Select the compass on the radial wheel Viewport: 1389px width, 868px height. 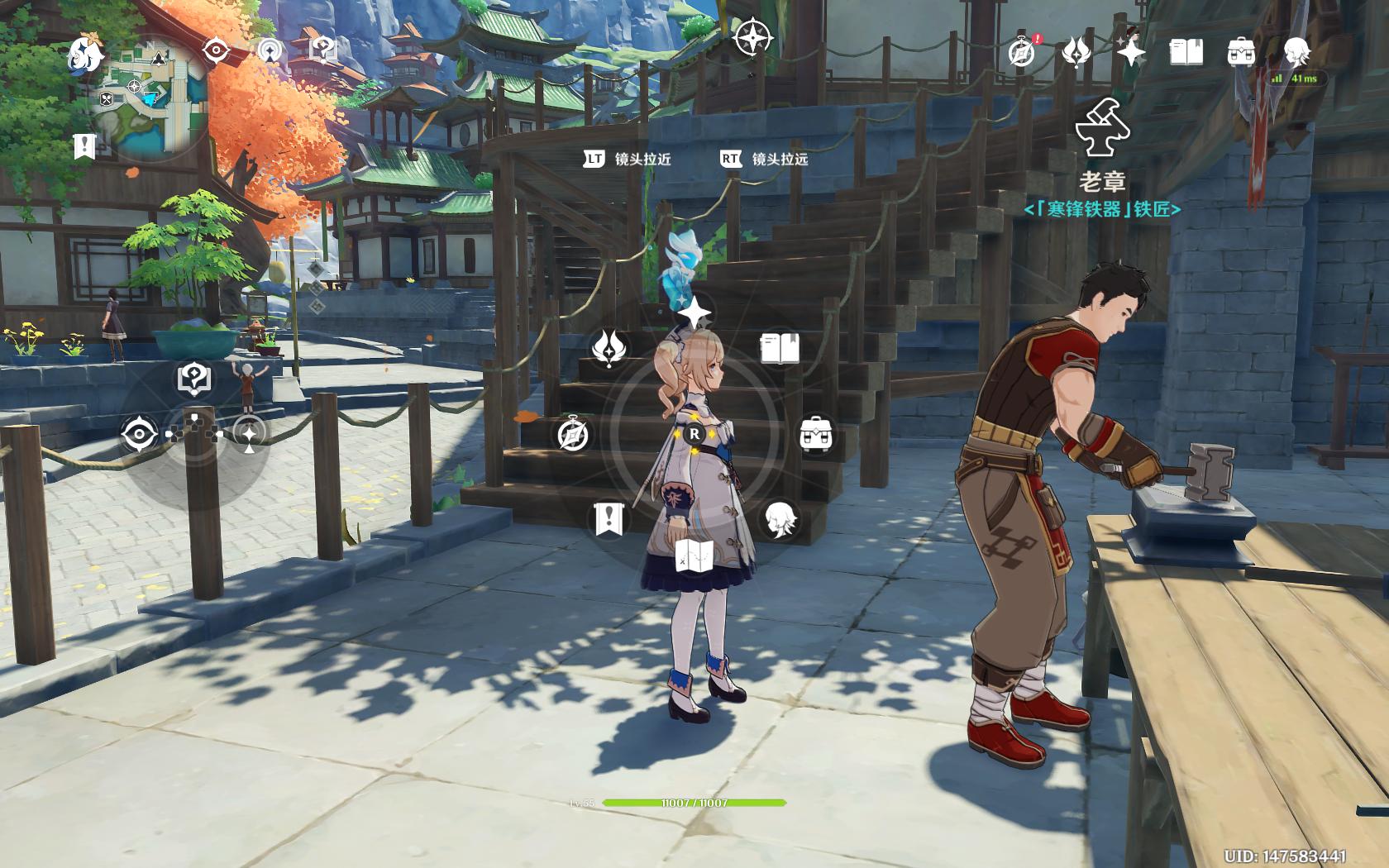pyautogui.click(x=572, y=434)
